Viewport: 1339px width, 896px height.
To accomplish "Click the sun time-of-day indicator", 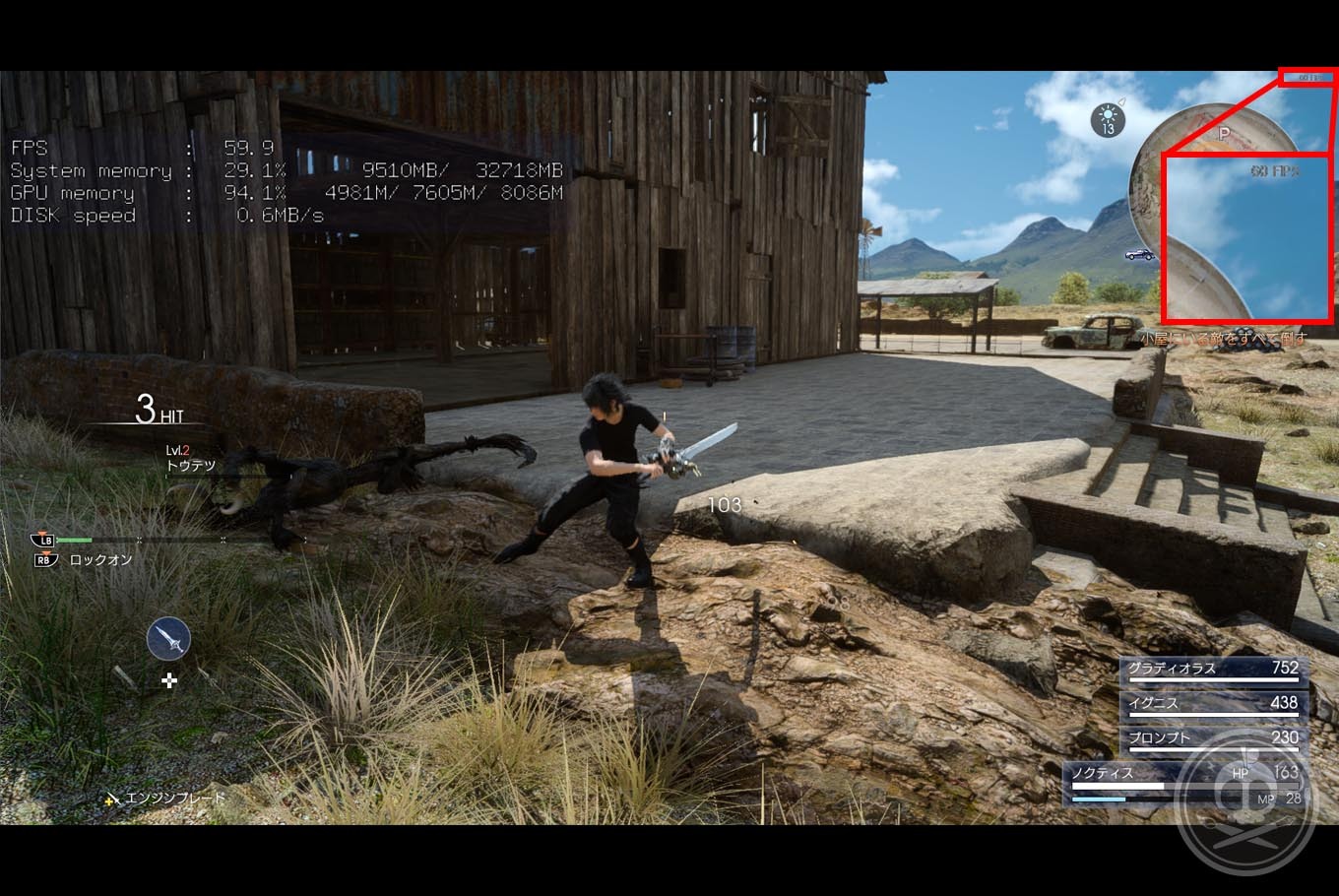I will [x=1109, y=120].
